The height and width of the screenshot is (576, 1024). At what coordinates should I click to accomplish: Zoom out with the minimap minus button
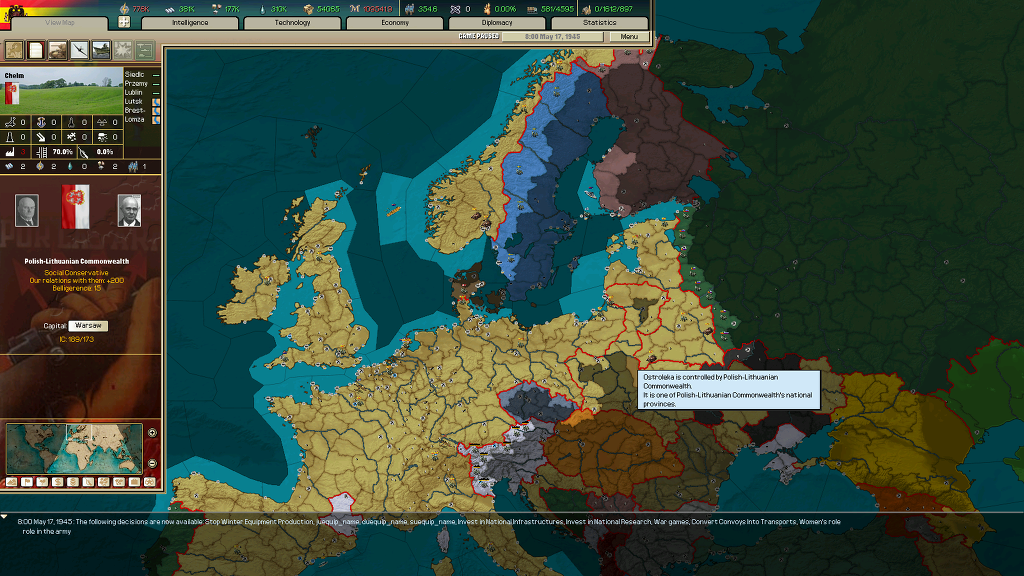click(x=152, y=462)
